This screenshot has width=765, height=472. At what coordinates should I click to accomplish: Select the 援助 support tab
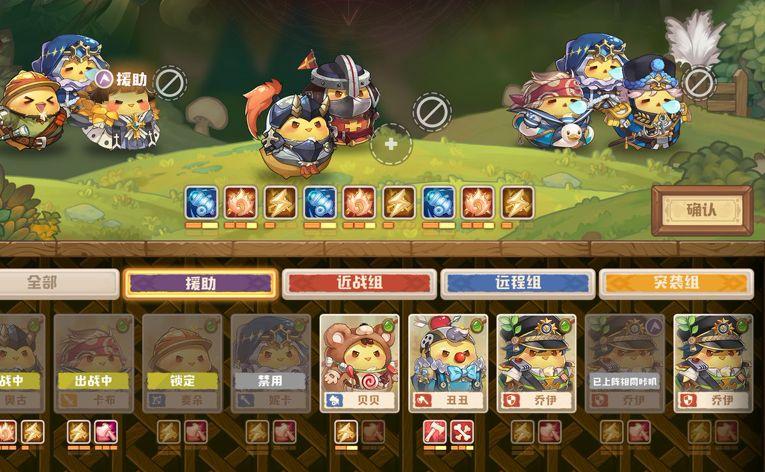click(x=200, y=283)
